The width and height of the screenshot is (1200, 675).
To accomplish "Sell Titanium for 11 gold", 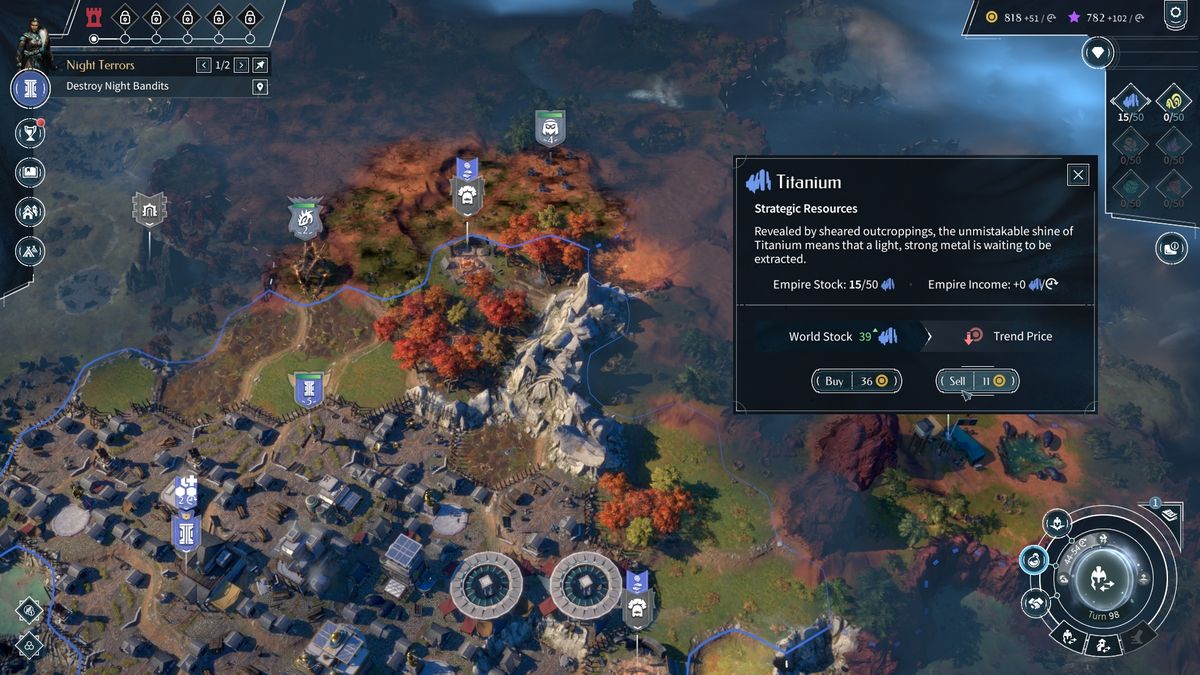I will 977,381.
